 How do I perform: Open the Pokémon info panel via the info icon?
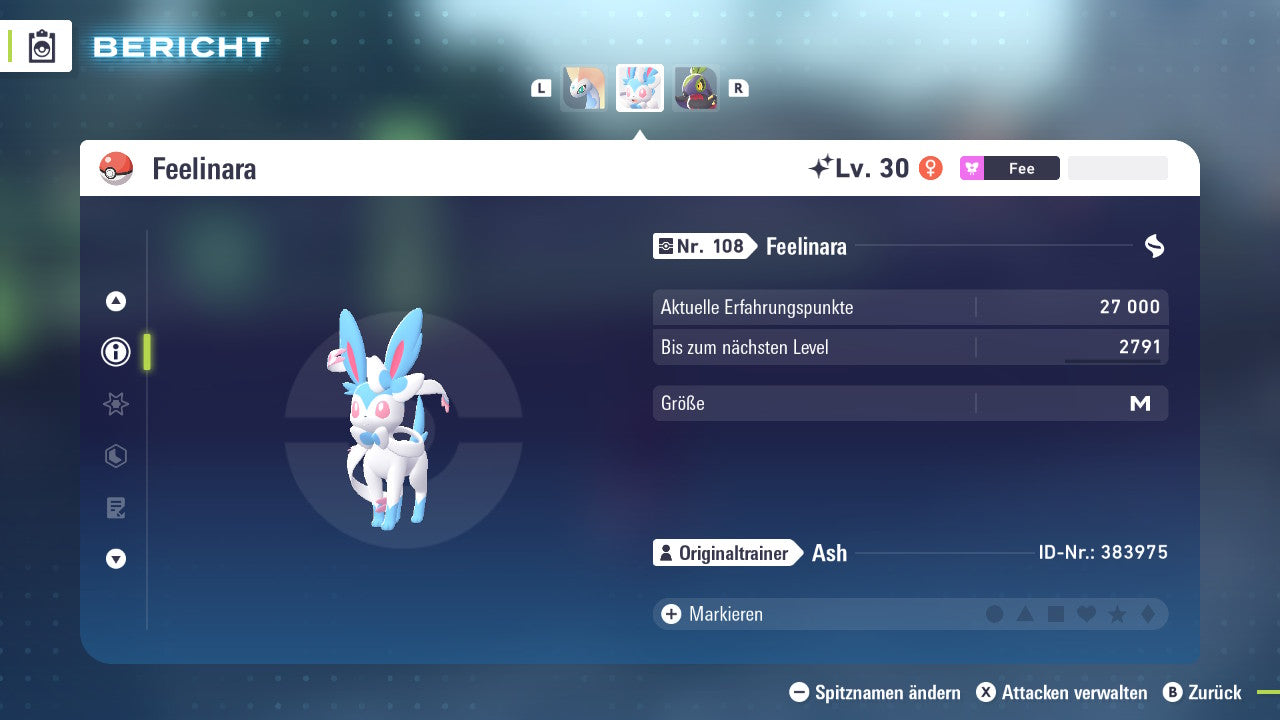115,352
